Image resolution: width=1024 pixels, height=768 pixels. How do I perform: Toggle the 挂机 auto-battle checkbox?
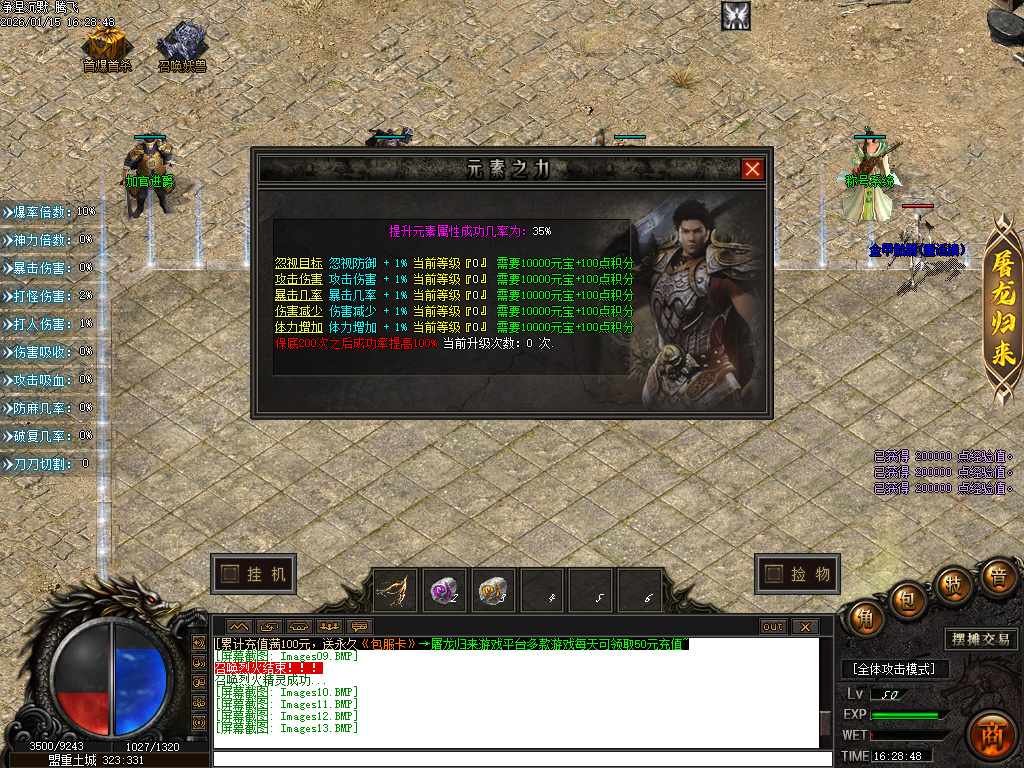click(x=231, y=574)
